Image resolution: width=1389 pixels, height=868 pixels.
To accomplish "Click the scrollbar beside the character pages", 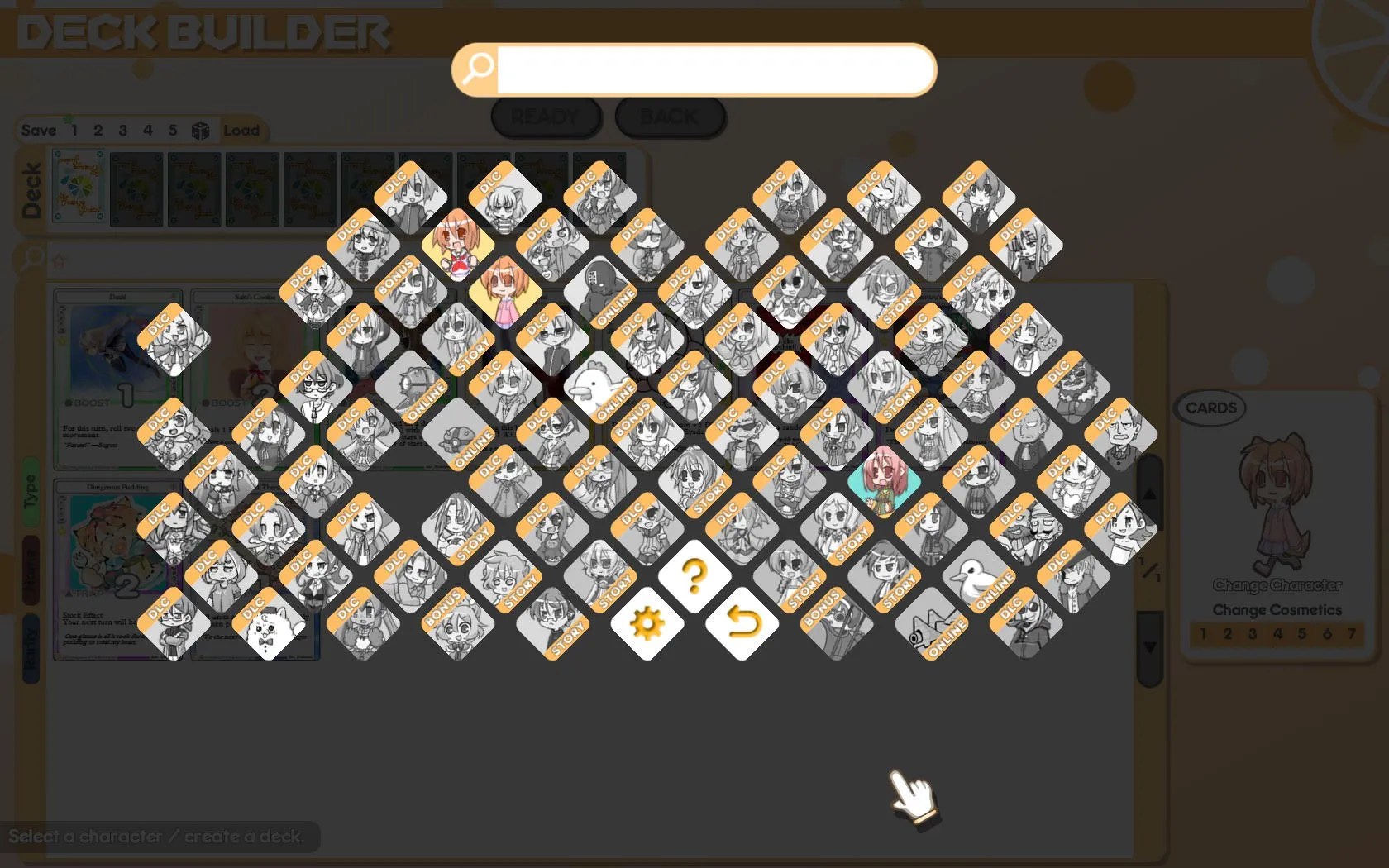I will [x=1149, y=570].
